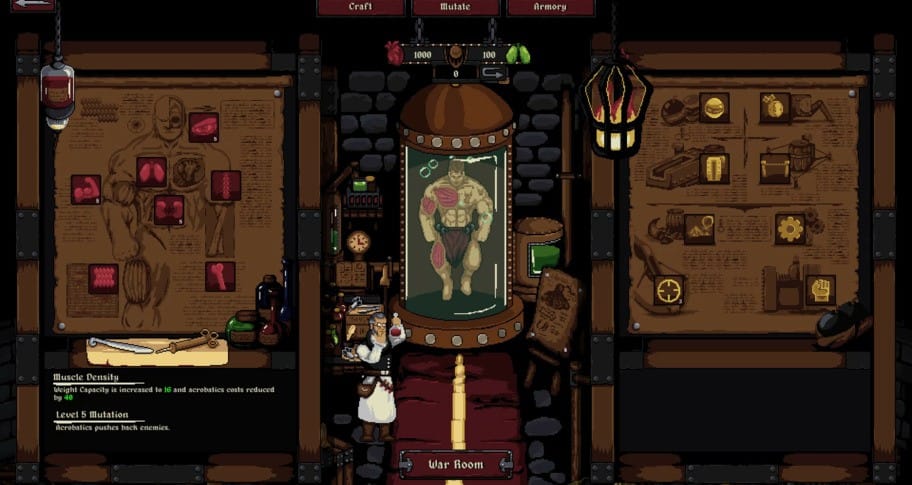Select the lungs mutation icon
This screenshot has height=485, width=912.
152,171
